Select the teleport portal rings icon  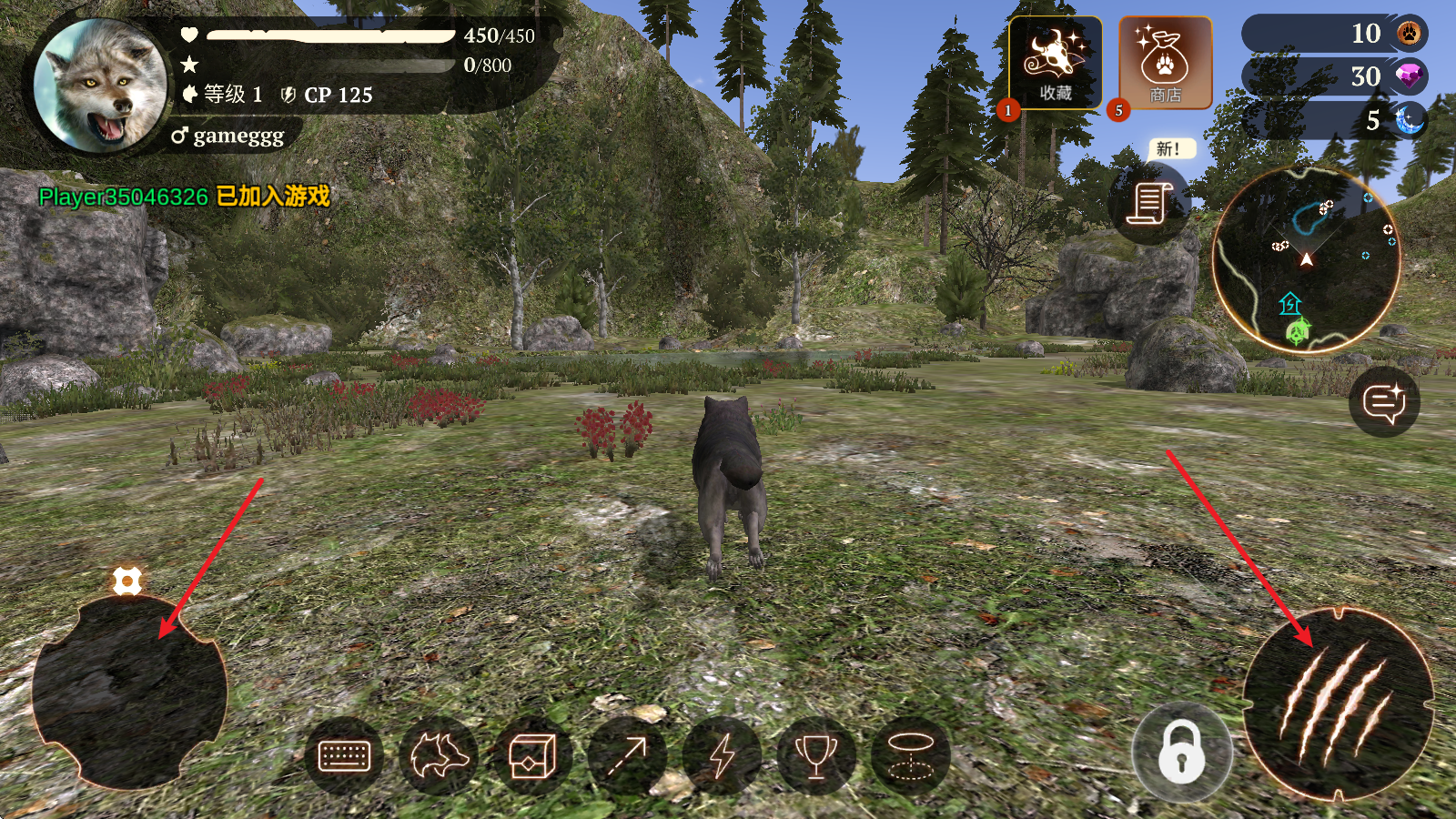pyautogui.click(x=910, y=755)
